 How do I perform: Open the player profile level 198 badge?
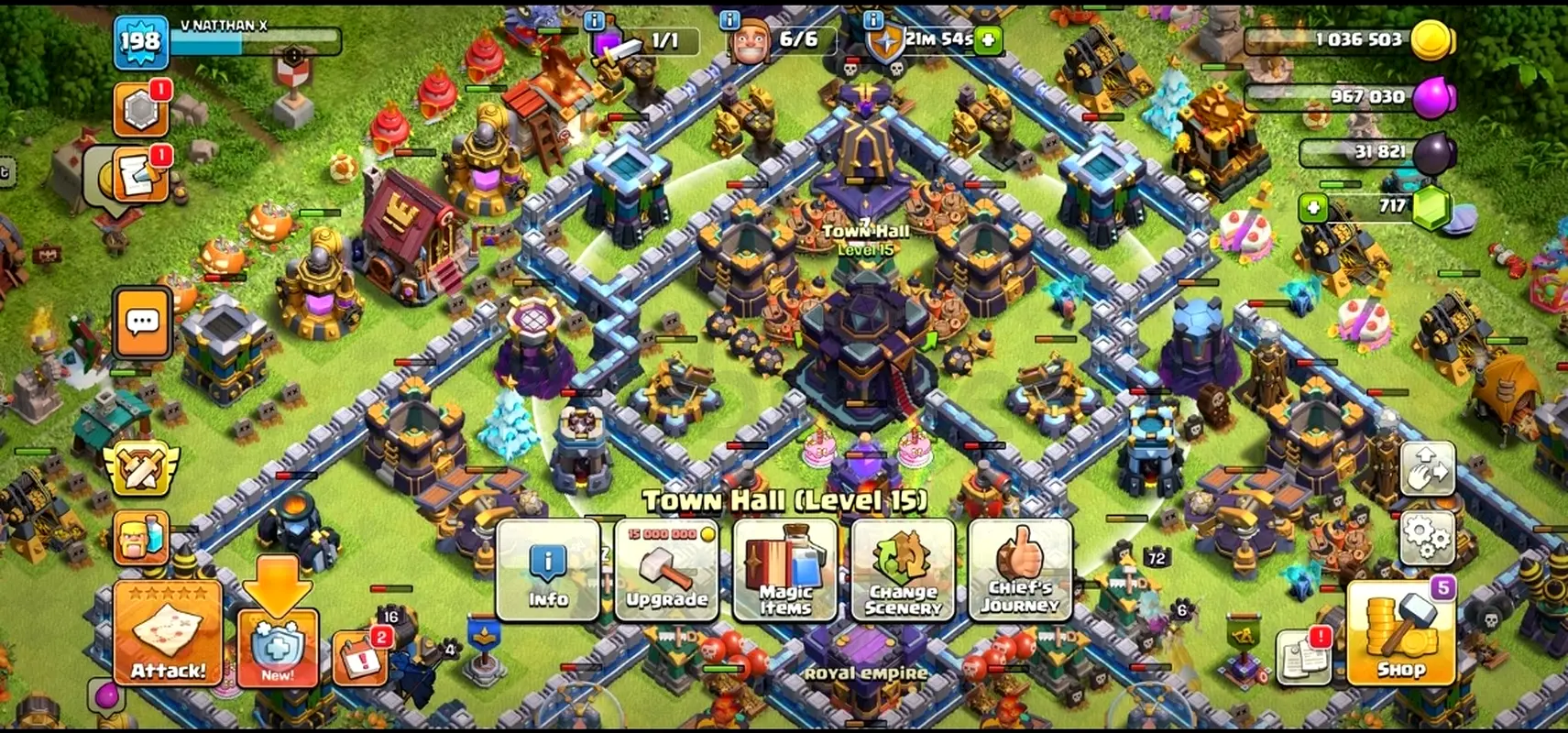141,41
